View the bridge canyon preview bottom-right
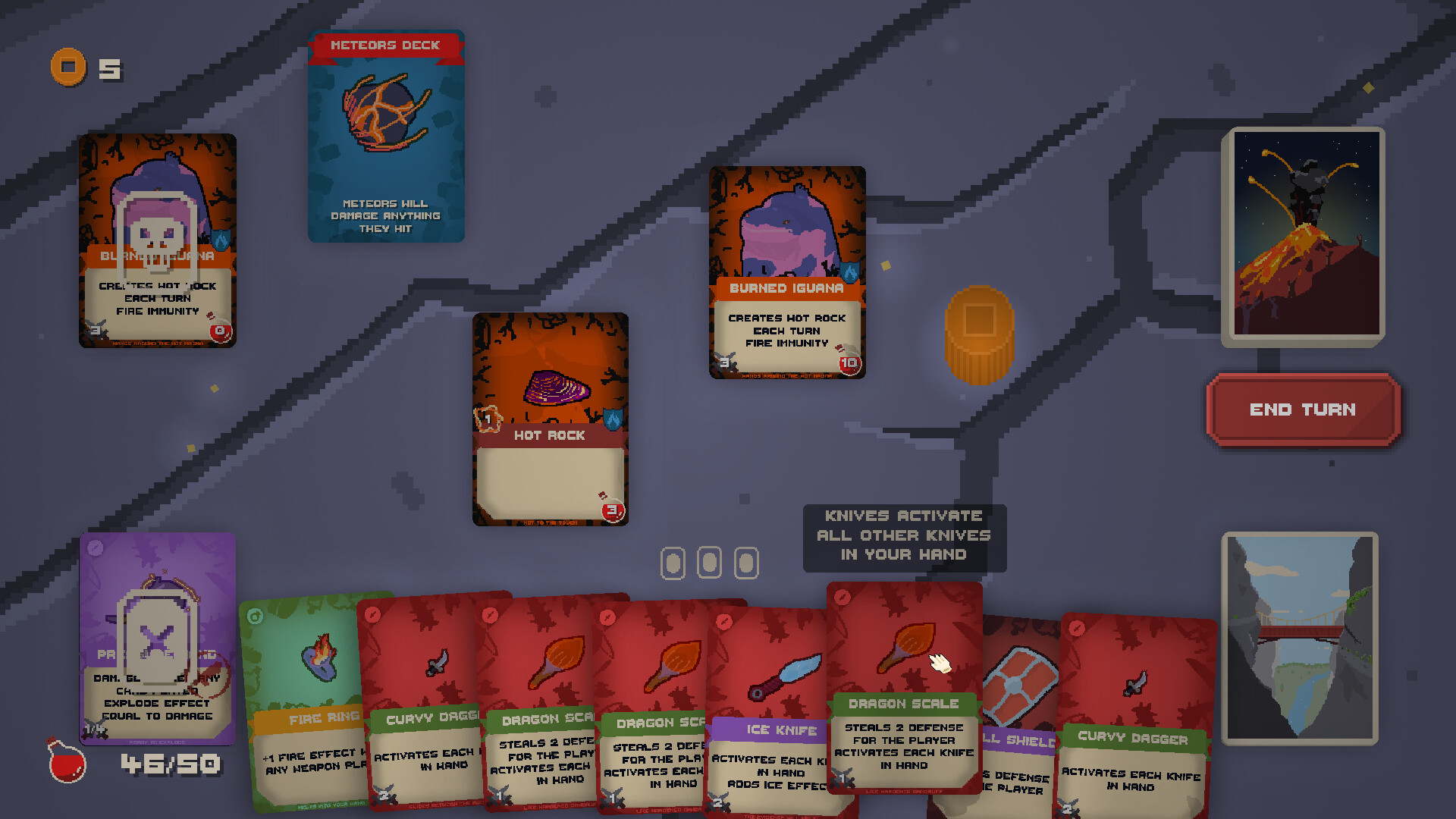This screenshot has height=819, width=1456. pos(1300,637)
